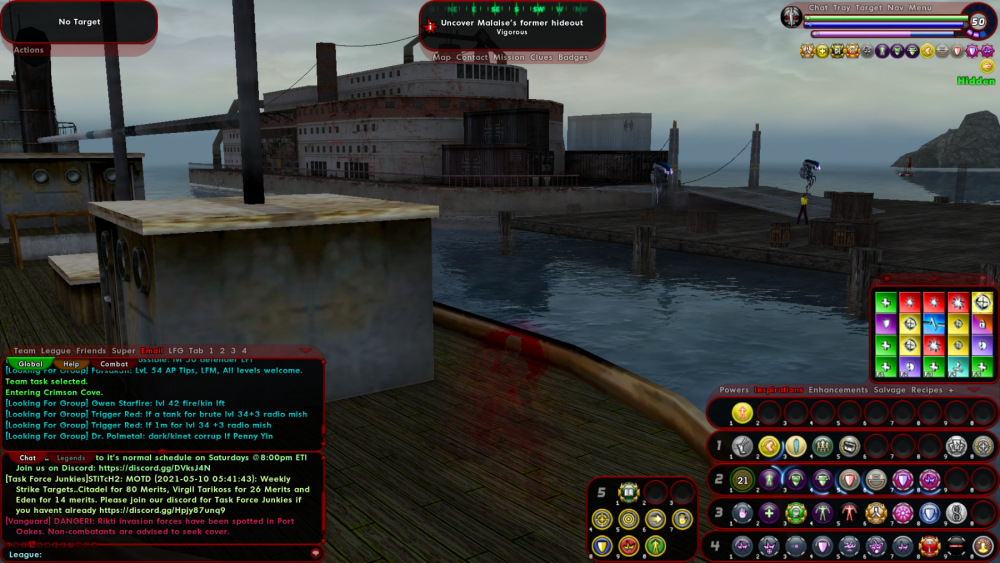1000x563 pixels.
Task: Toggle the Nav window button
Action: (x=895, y=8)
